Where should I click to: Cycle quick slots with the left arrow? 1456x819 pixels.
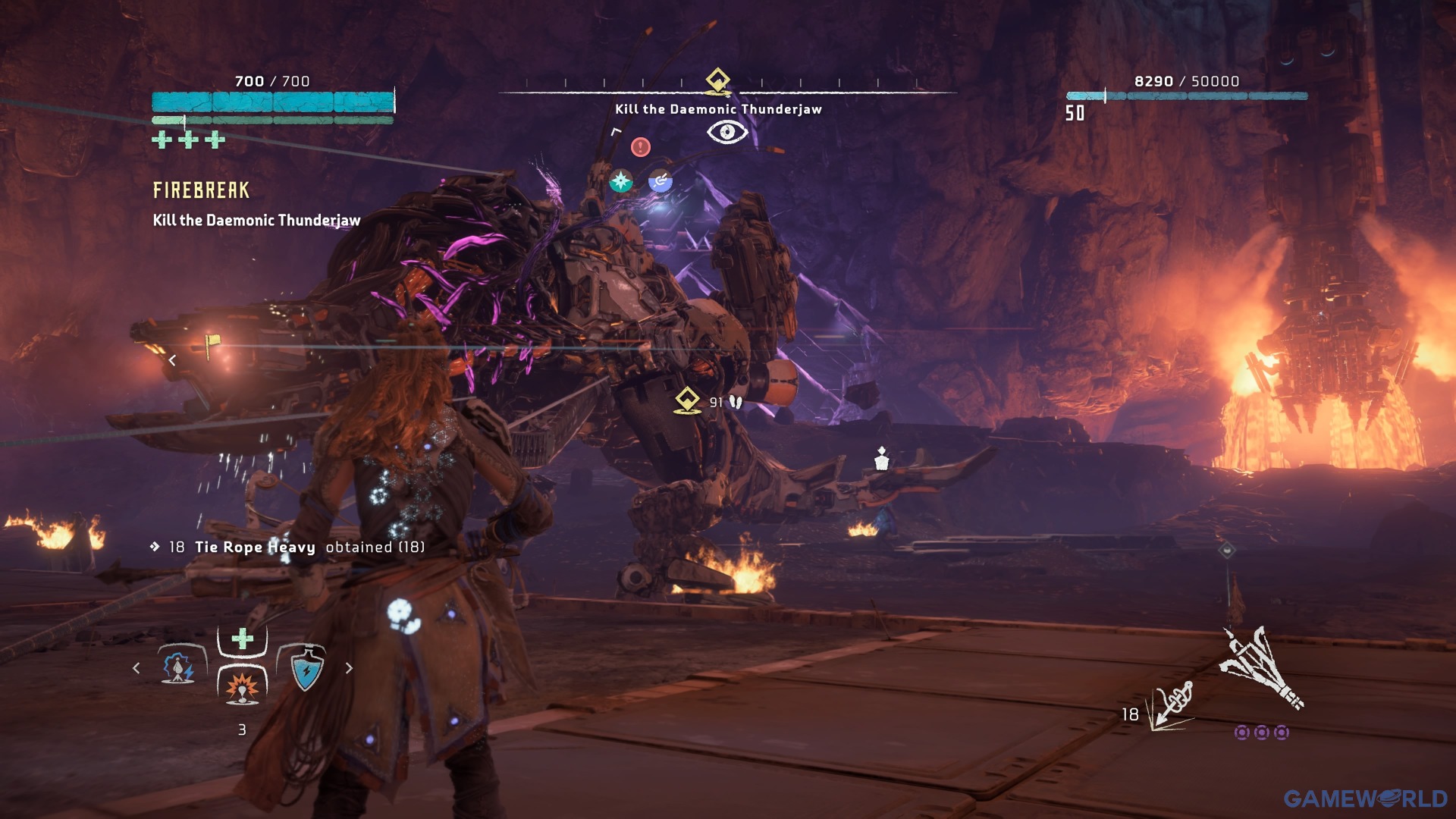(x=136, y=668)
